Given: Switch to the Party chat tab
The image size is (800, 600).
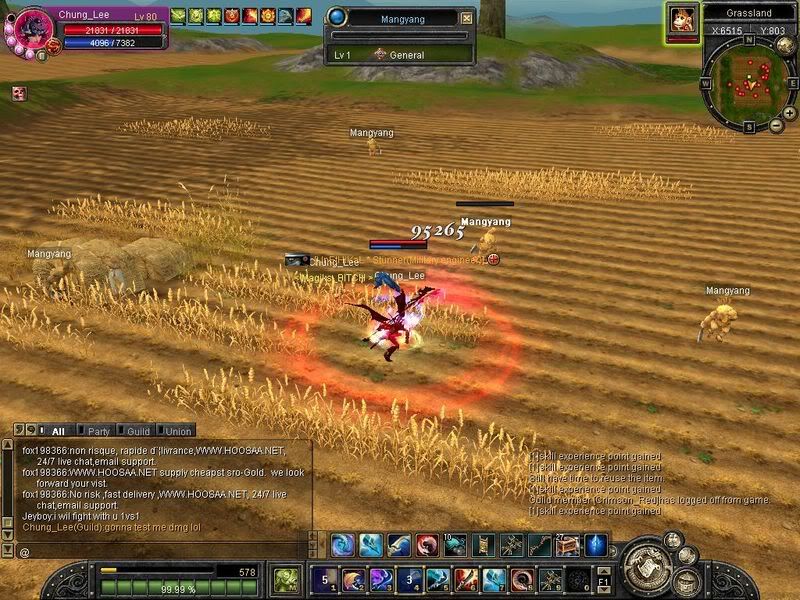Looking at the screenshot, I should (98, 431).
